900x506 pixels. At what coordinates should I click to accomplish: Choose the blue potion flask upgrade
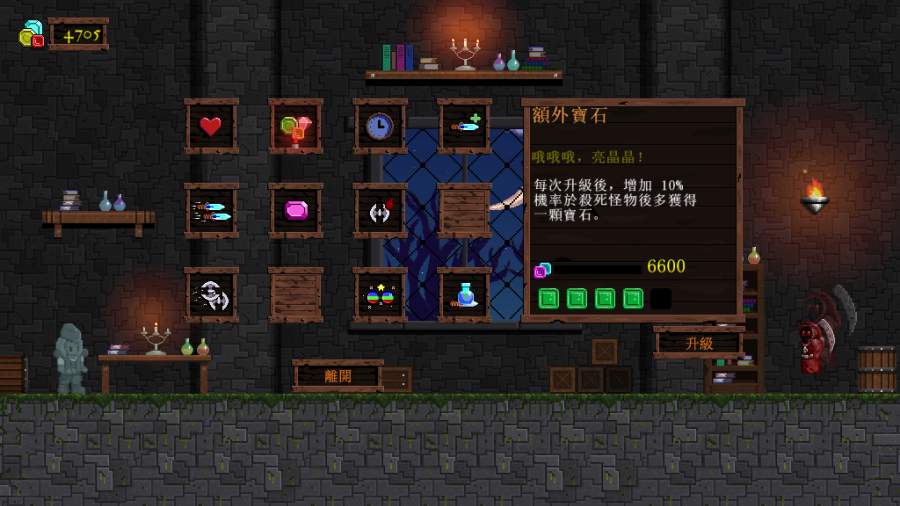[465, 294]
